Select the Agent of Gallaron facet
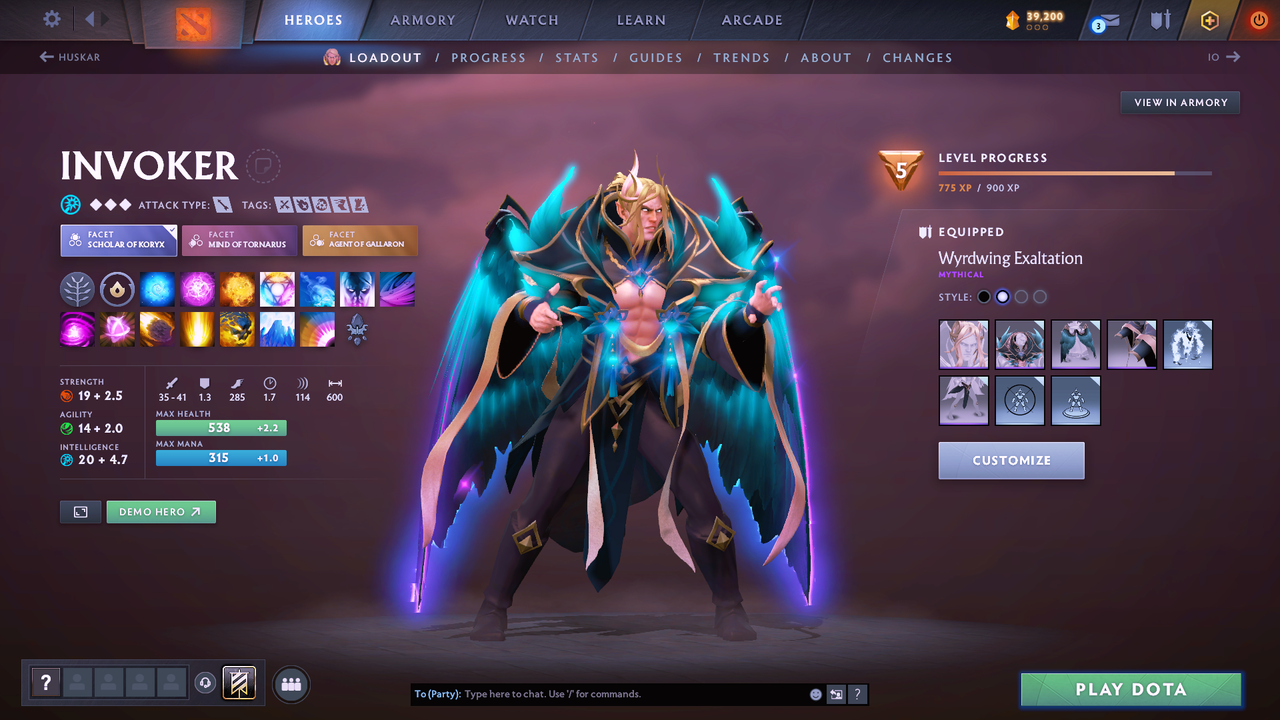The height and width of the screenshot is (720, 1280). tap(360, 240)
